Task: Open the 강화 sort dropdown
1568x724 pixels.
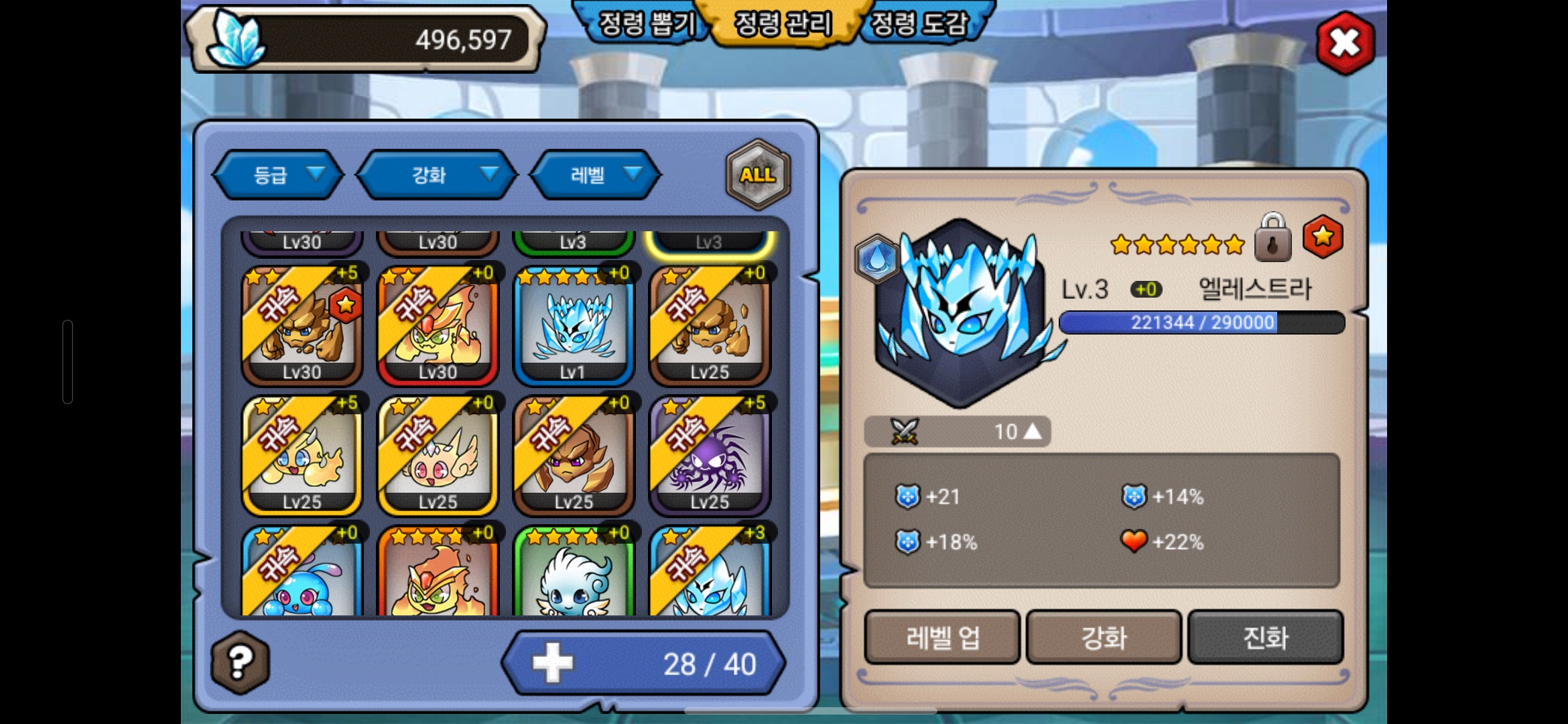Action: click(x=437, y=175)
